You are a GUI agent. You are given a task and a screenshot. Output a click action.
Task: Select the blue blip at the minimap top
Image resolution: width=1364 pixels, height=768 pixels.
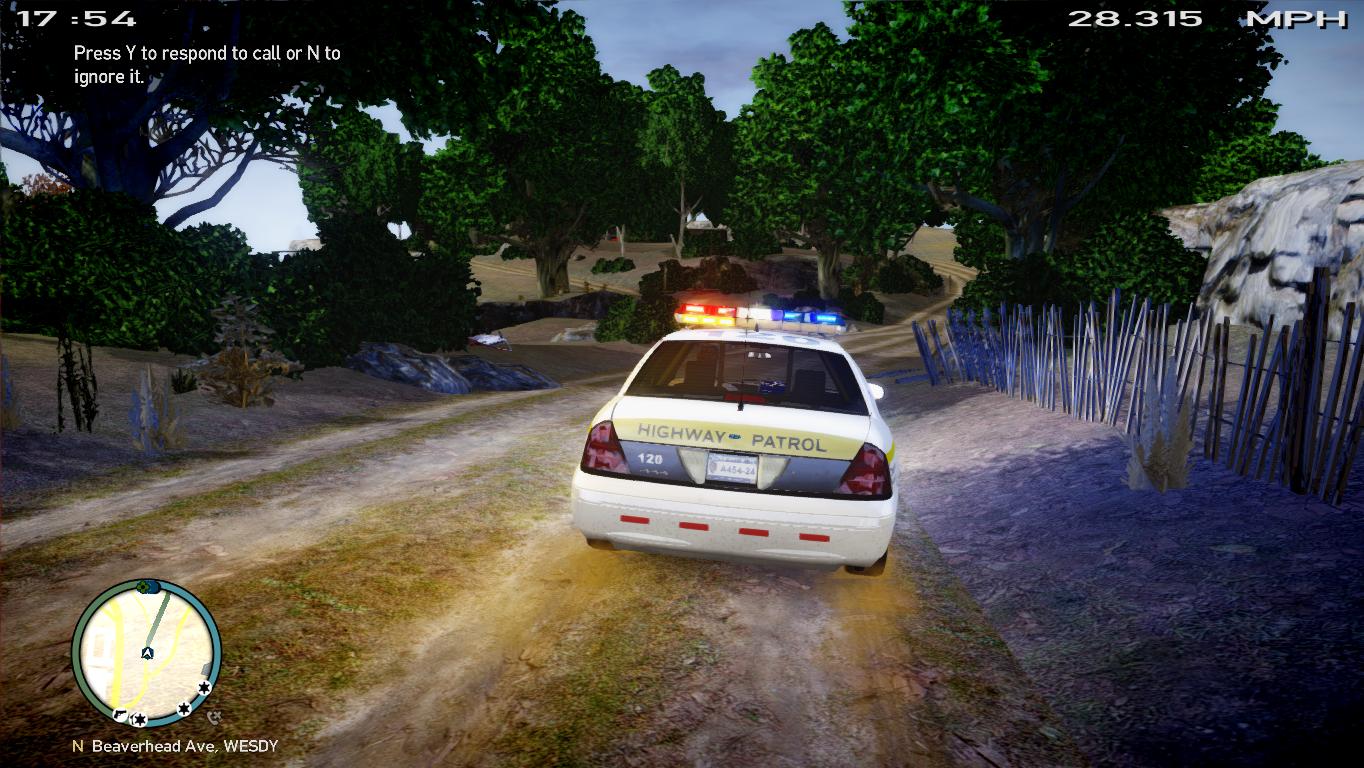click(154, 586)
